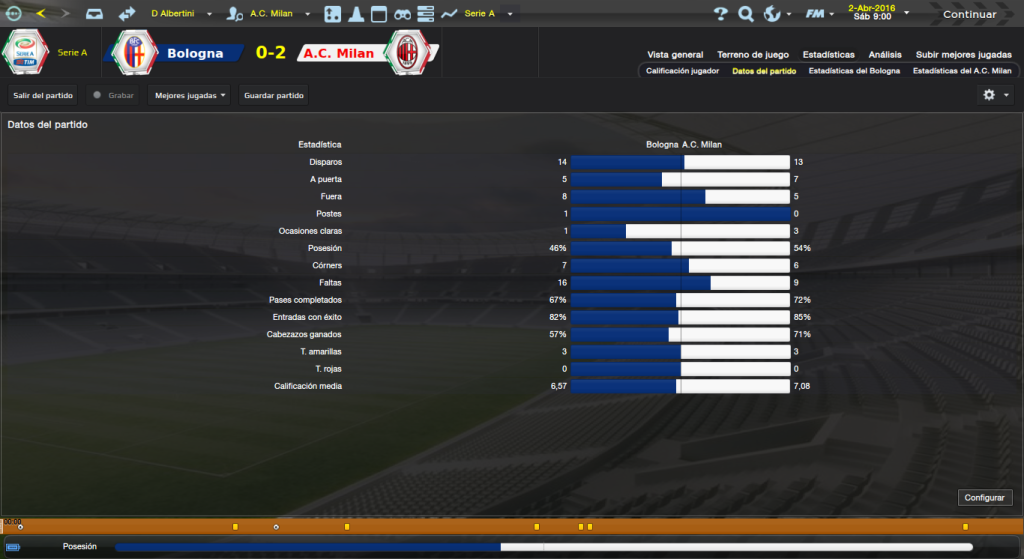1024x559 pixels.
Task: Open the Mejores jugadas dropdown
Action: pos(189,95)
